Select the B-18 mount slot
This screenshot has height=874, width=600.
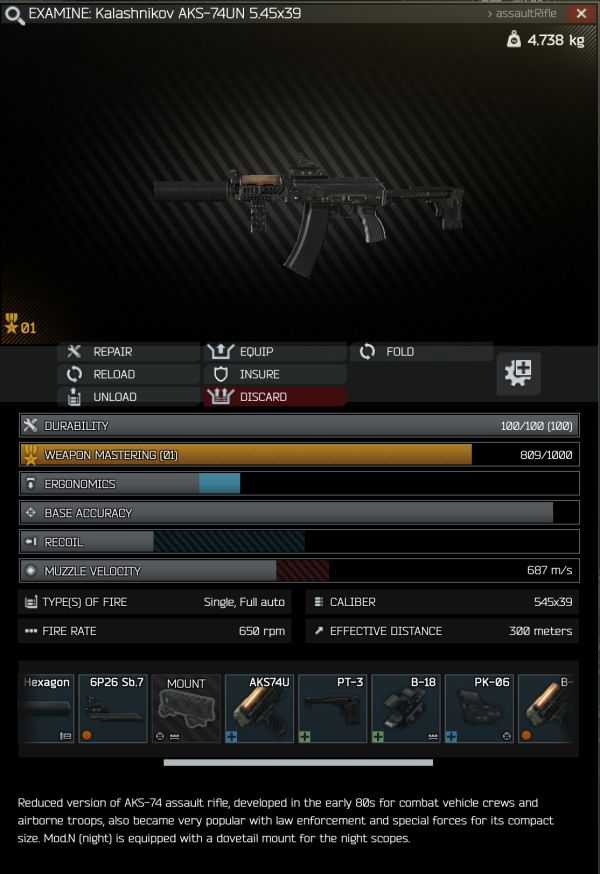point(406,708)
